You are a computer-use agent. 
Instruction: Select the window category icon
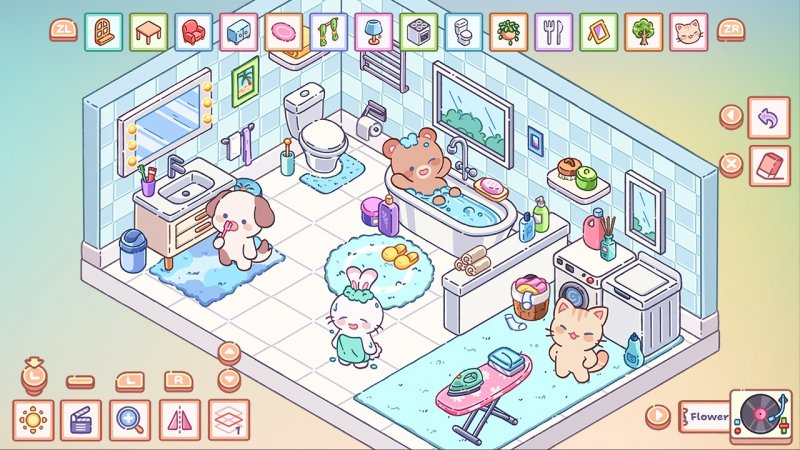coord(103,31)
